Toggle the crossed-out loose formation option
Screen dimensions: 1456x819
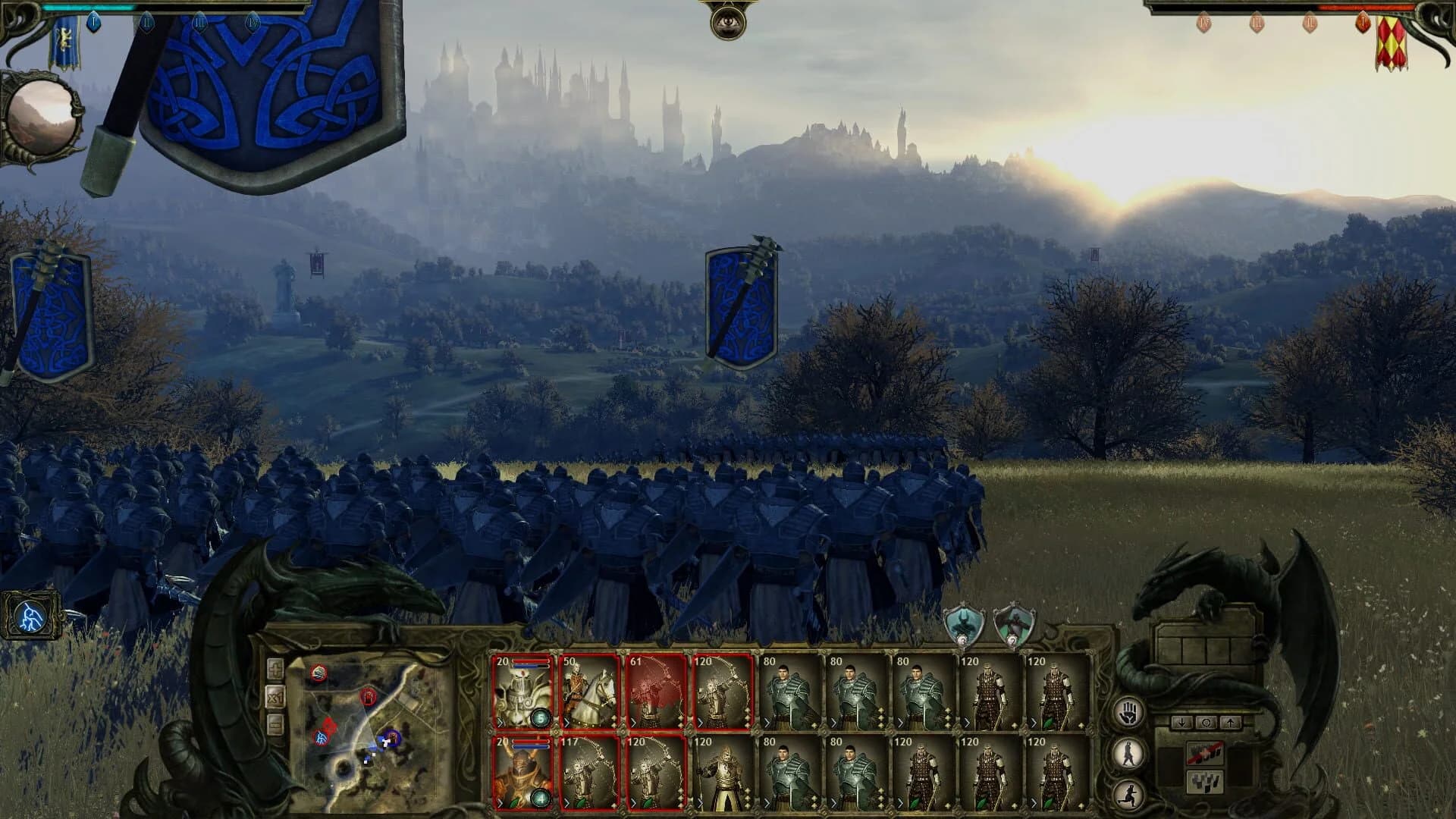coord(1206,752)
